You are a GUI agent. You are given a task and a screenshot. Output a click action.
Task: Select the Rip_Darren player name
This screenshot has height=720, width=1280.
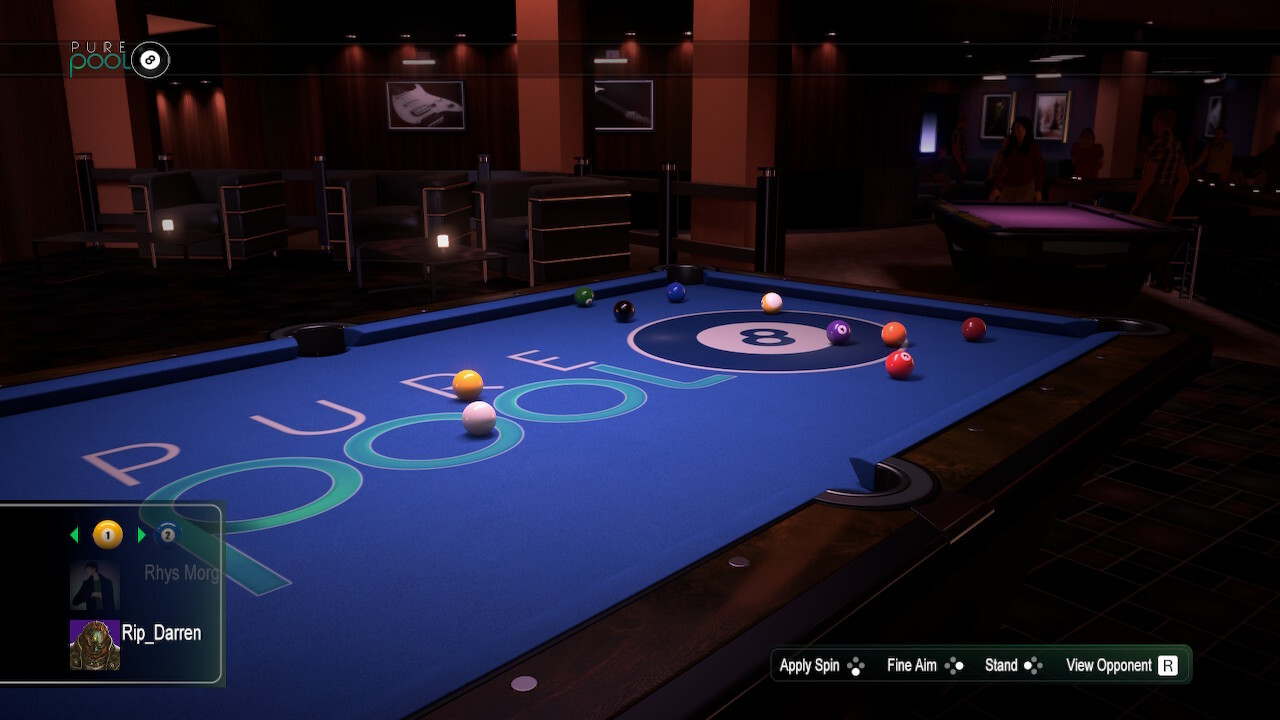pos(163,633)
